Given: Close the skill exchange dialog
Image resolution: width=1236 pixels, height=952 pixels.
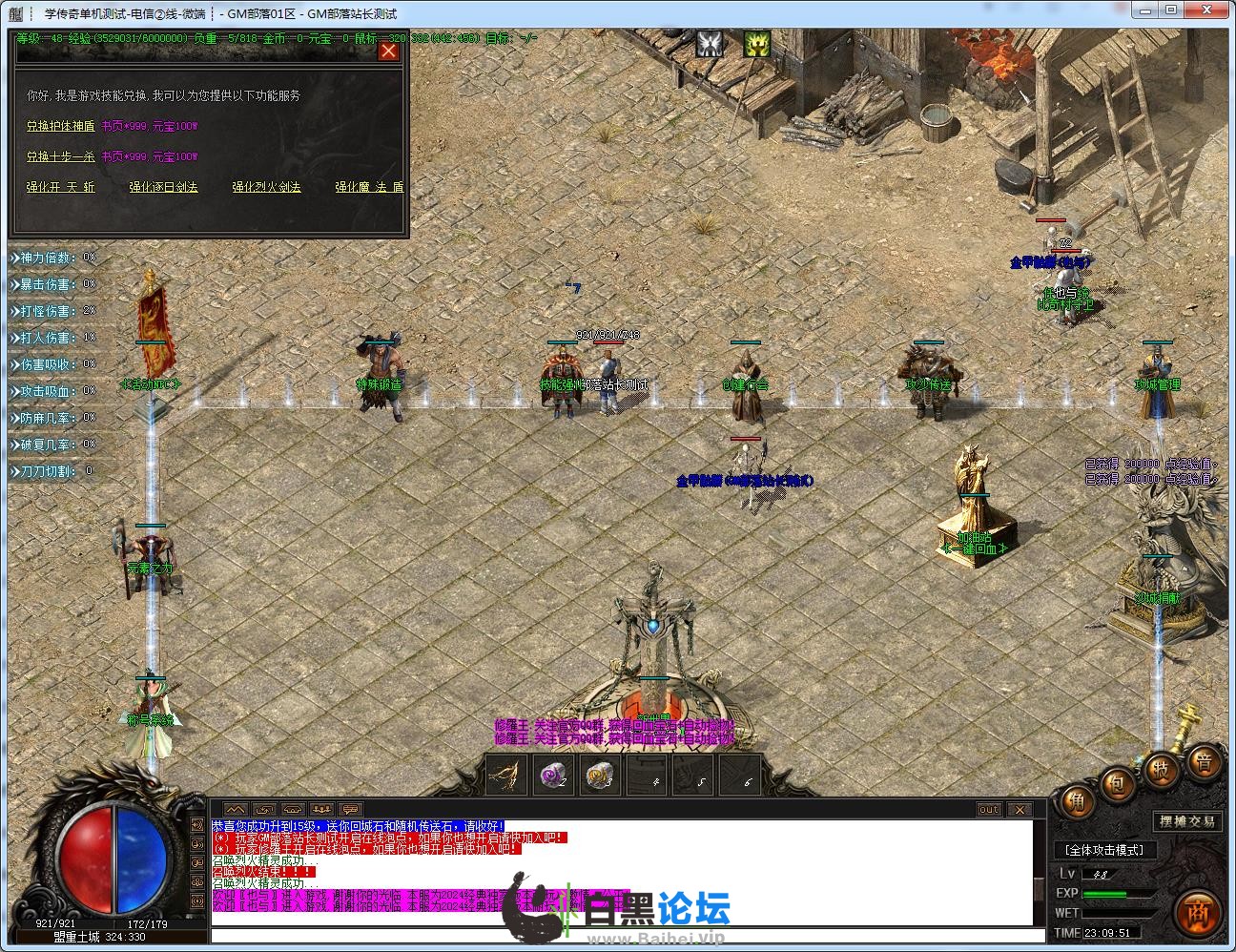Looking at the screenshot, I should pos(388,52).
